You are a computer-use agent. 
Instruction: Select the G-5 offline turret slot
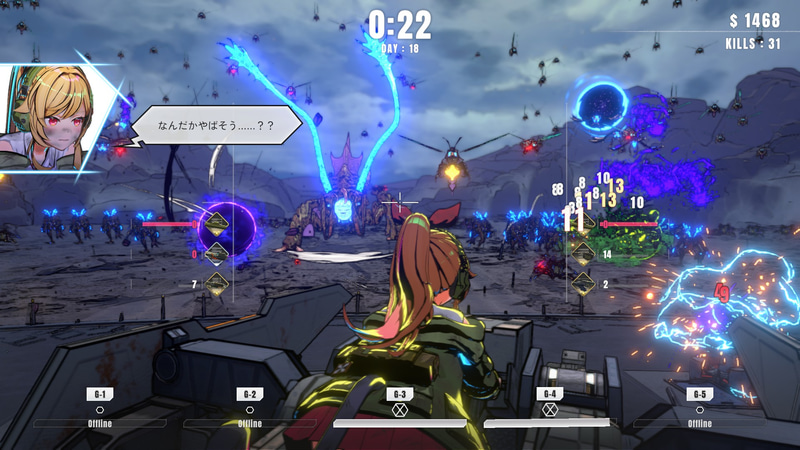[699, 408]
